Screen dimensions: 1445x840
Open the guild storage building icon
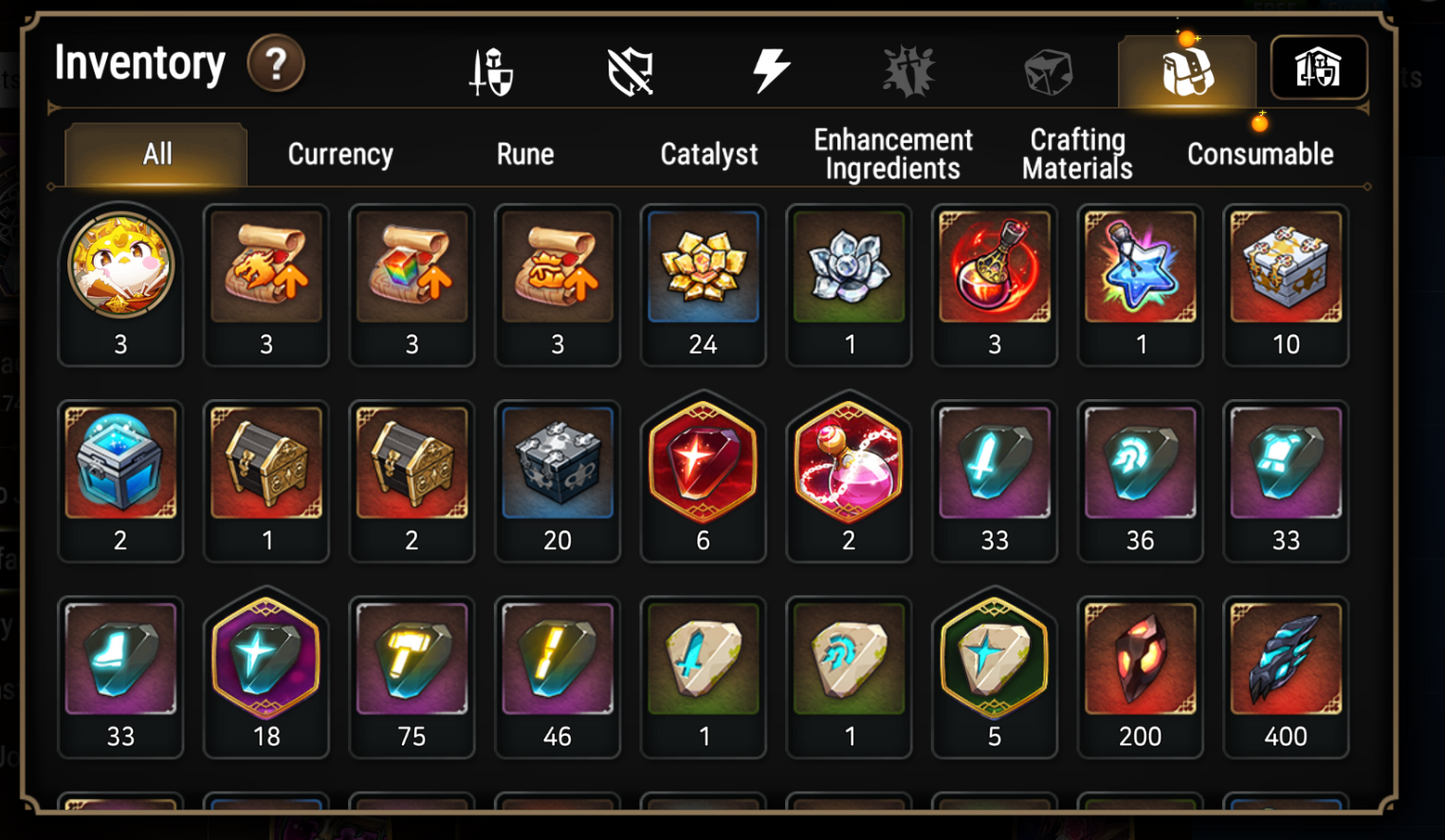[x=1320, y=68]
